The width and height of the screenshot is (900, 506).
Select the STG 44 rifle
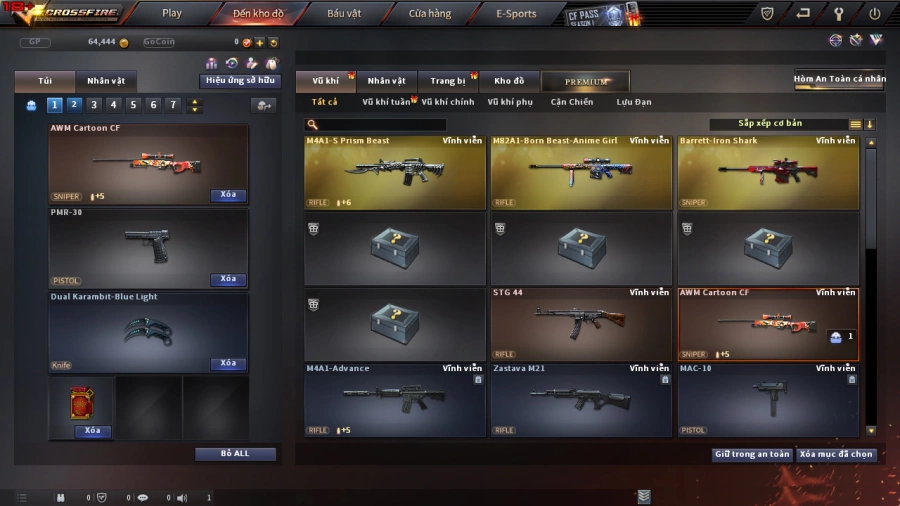click(x=581, y=324)
